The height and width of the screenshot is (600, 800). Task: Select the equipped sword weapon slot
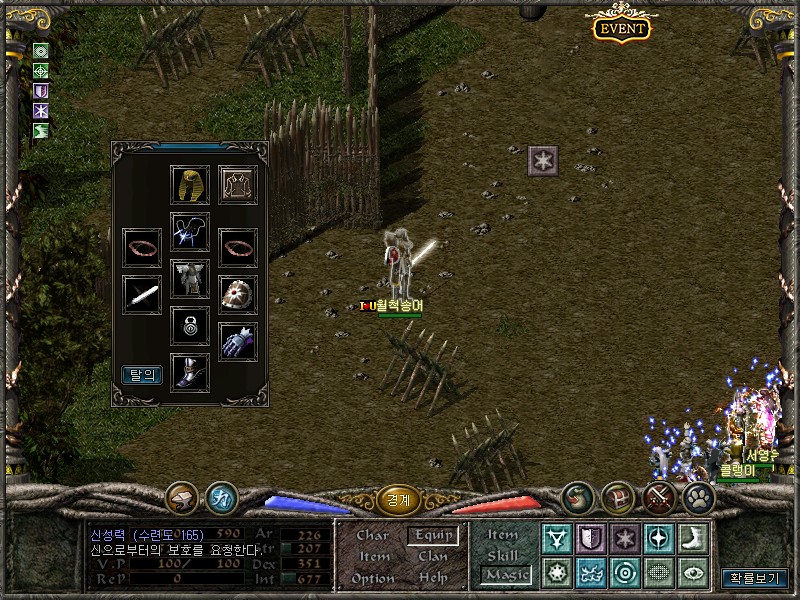tap(142, 295)
